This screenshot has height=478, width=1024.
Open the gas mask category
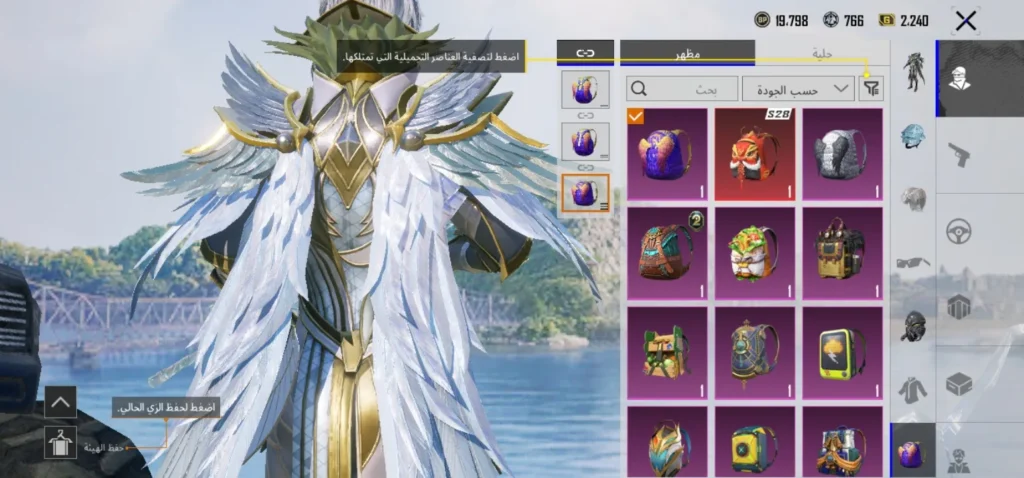coord(912,325)
